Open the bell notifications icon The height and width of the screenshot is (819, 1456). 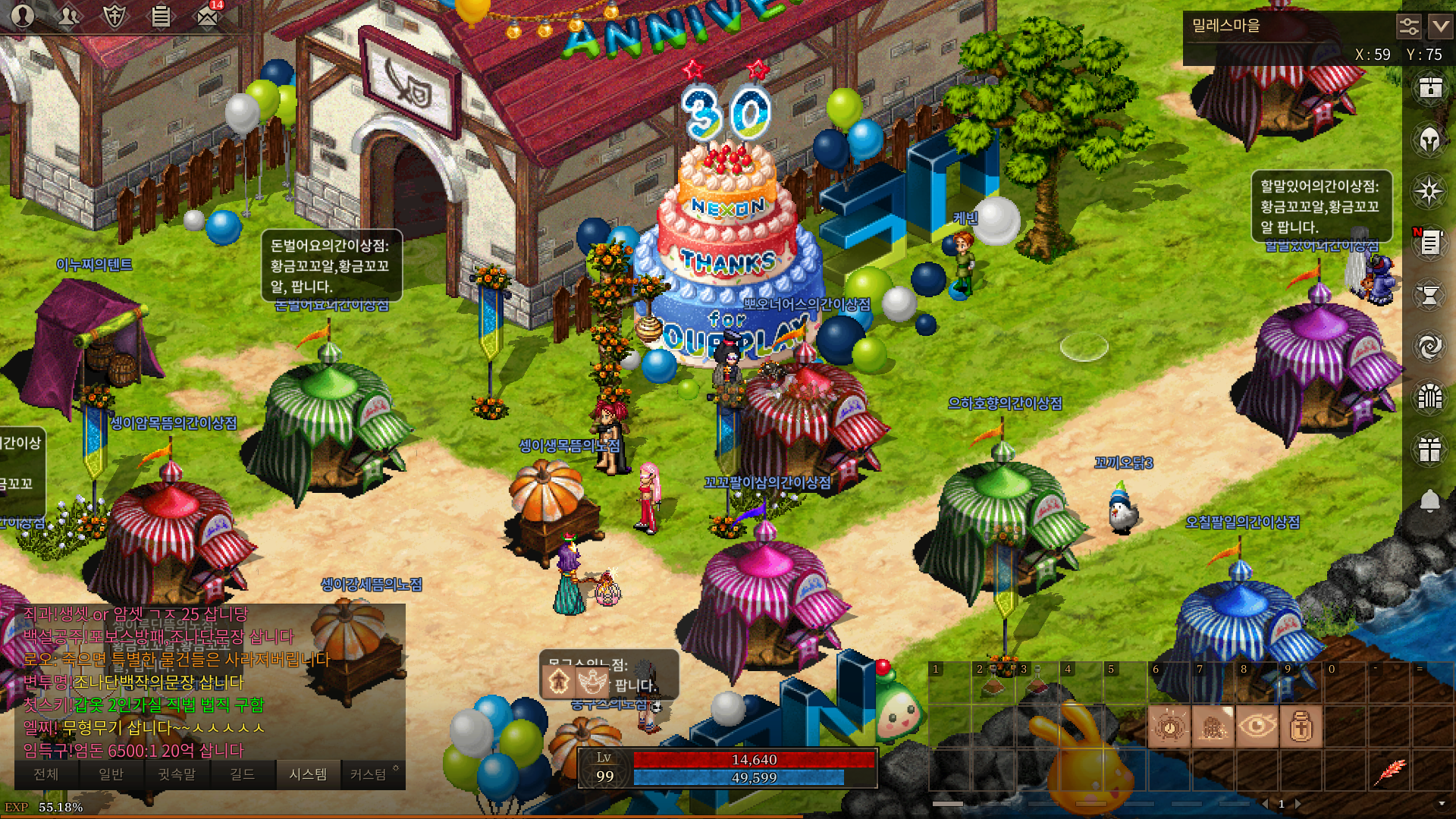1429,501
